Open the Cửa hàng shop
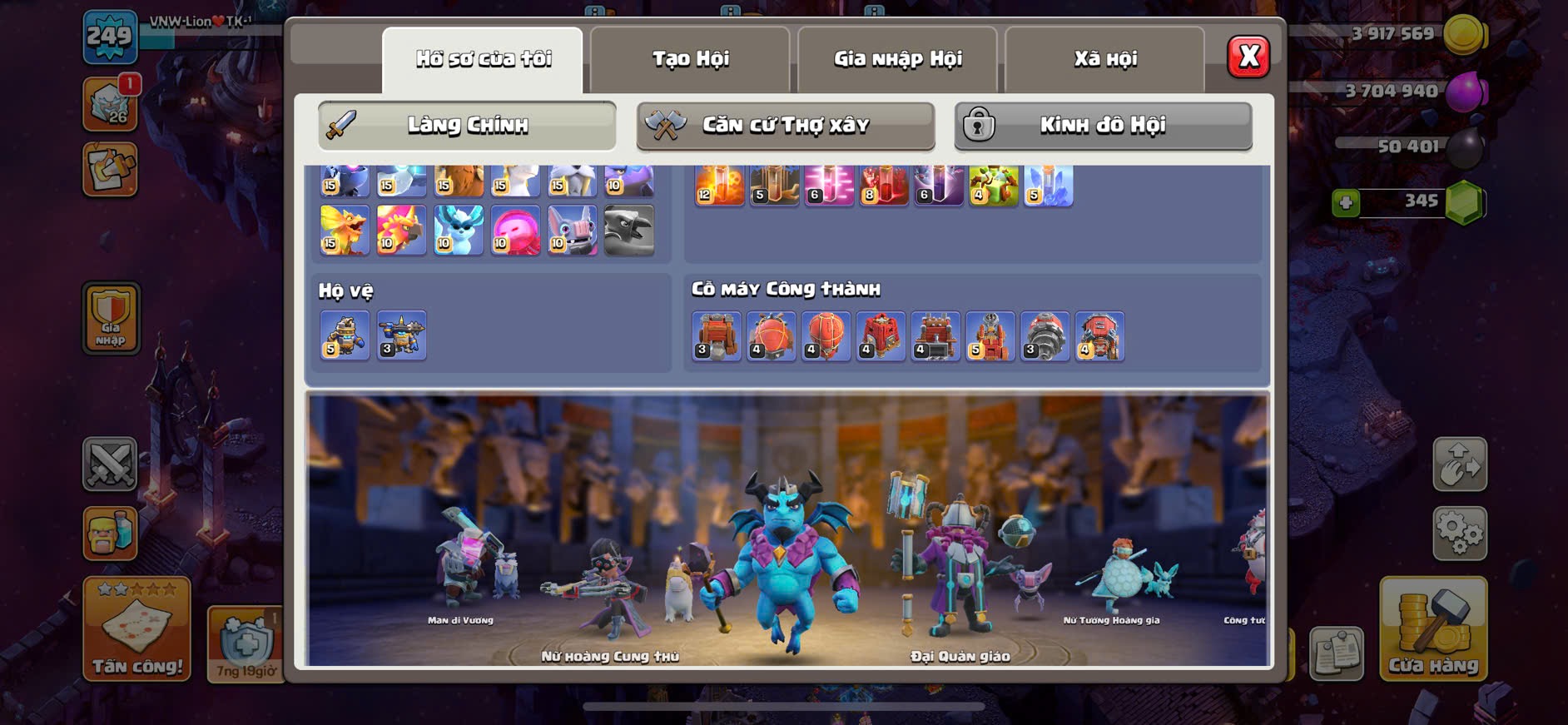Viewport: 1568px width, 725px height. pyautogui.click(x=1432, y=630)
